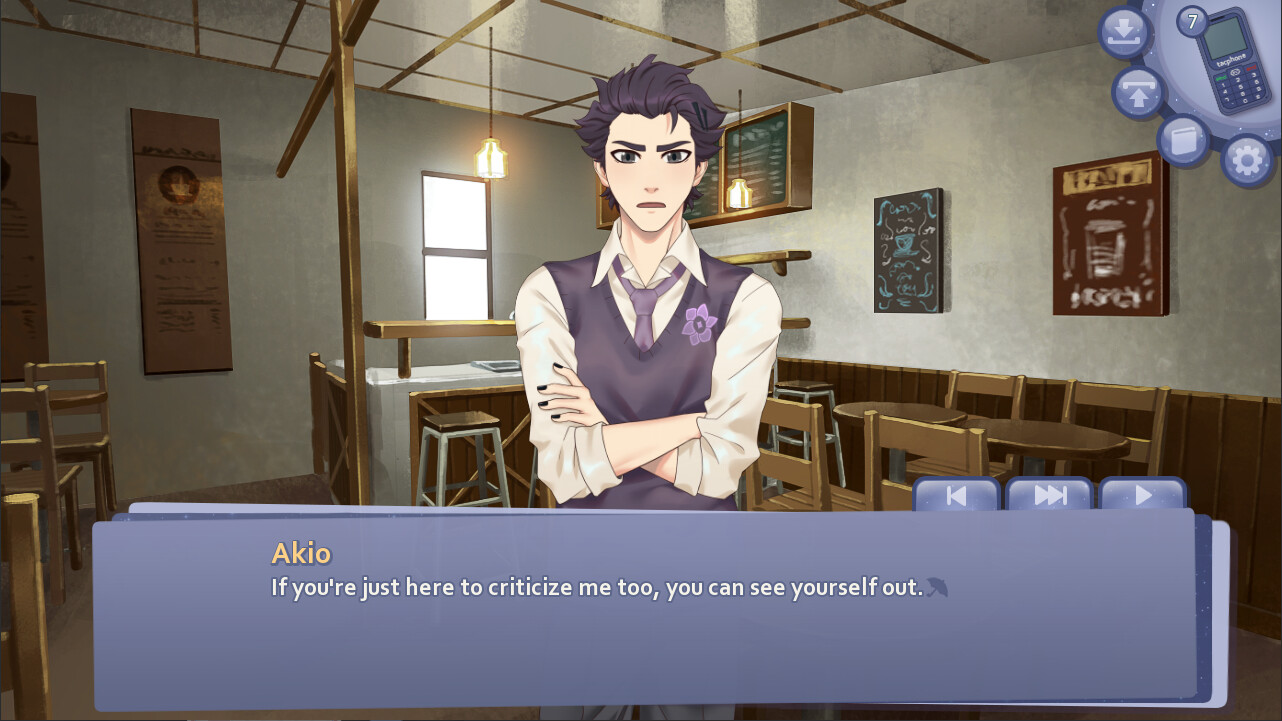This screenshot has height=721, width=1282.
Task: Click the save game download-arrow icon
Action: pos(1125,33)
